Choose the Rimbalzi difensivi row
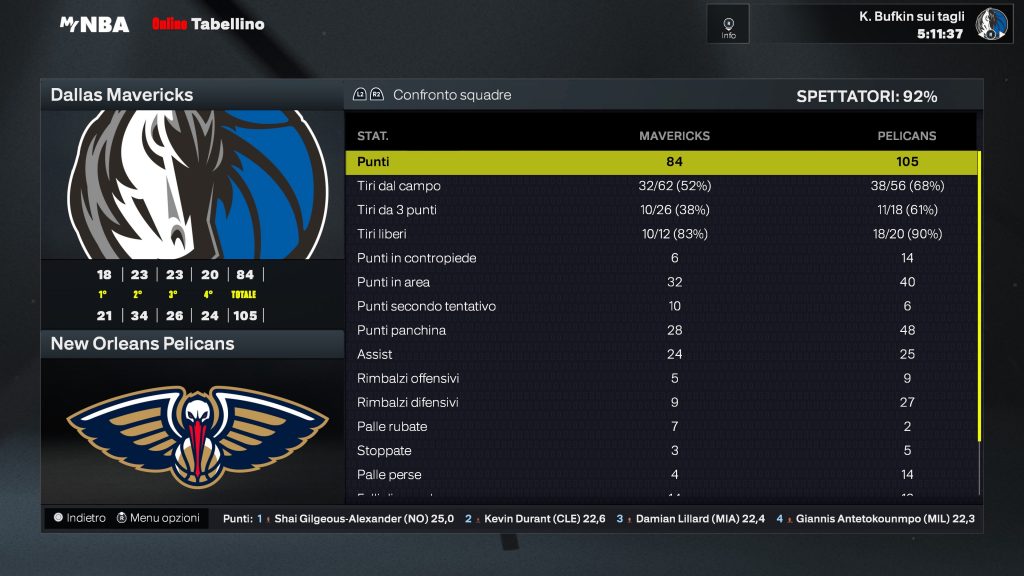 click(661, 402)
